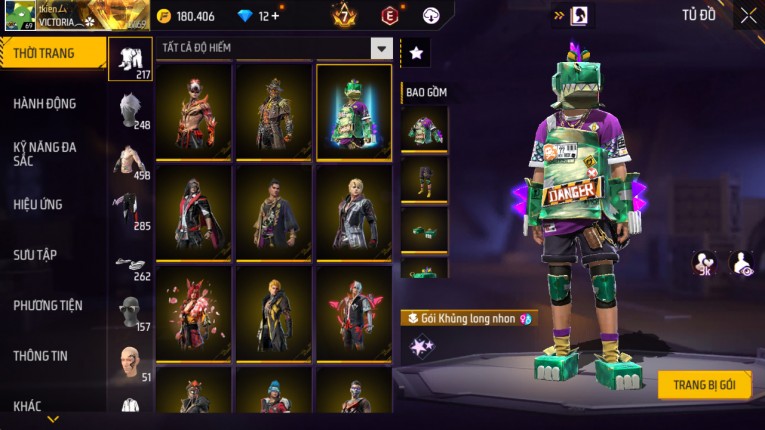Toggle the star favorites filter
This screenshot has width=765, height=430.
click(416, 52)
